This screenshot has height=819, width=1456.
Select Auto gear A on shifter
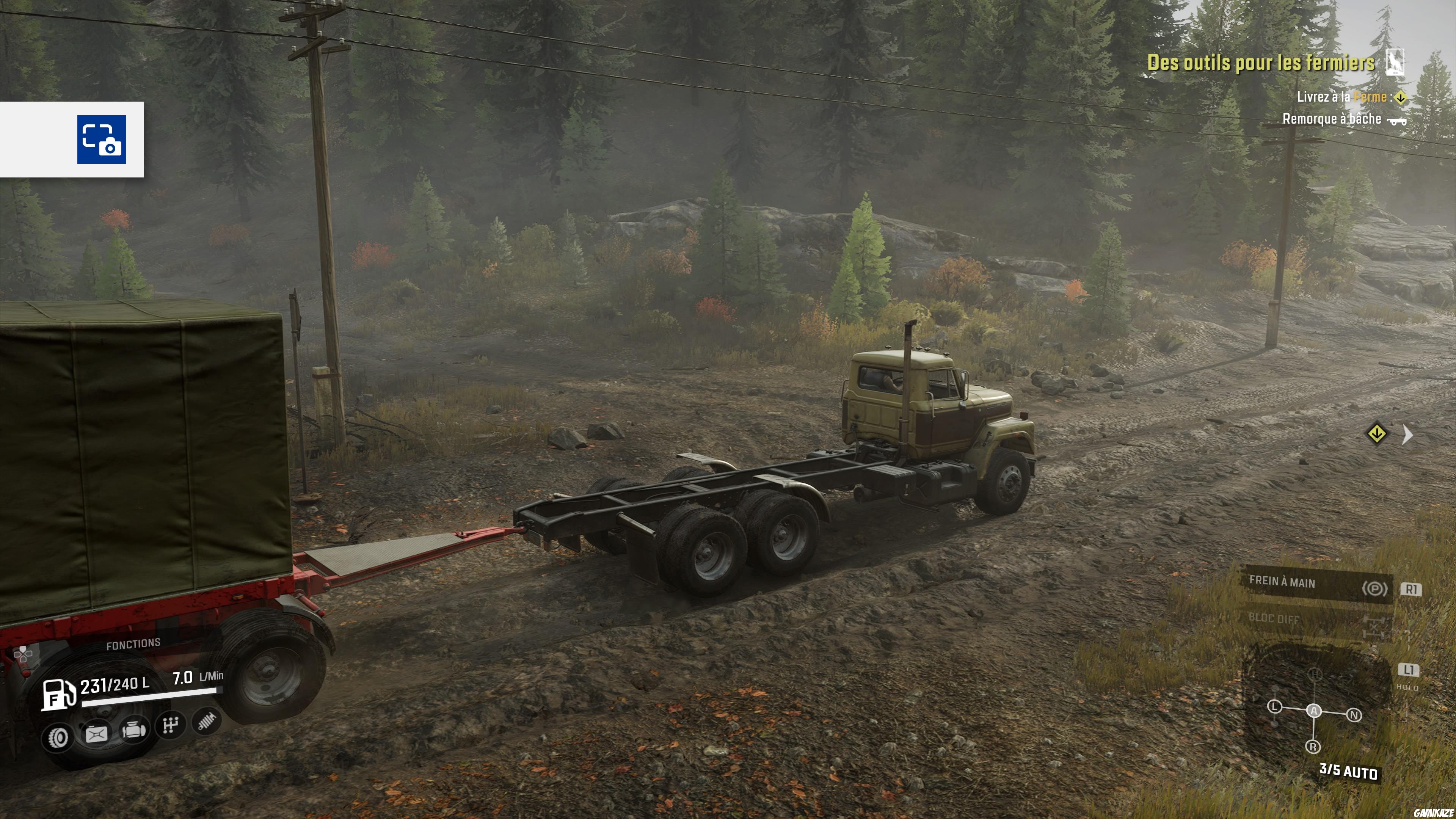[1314, 711]
